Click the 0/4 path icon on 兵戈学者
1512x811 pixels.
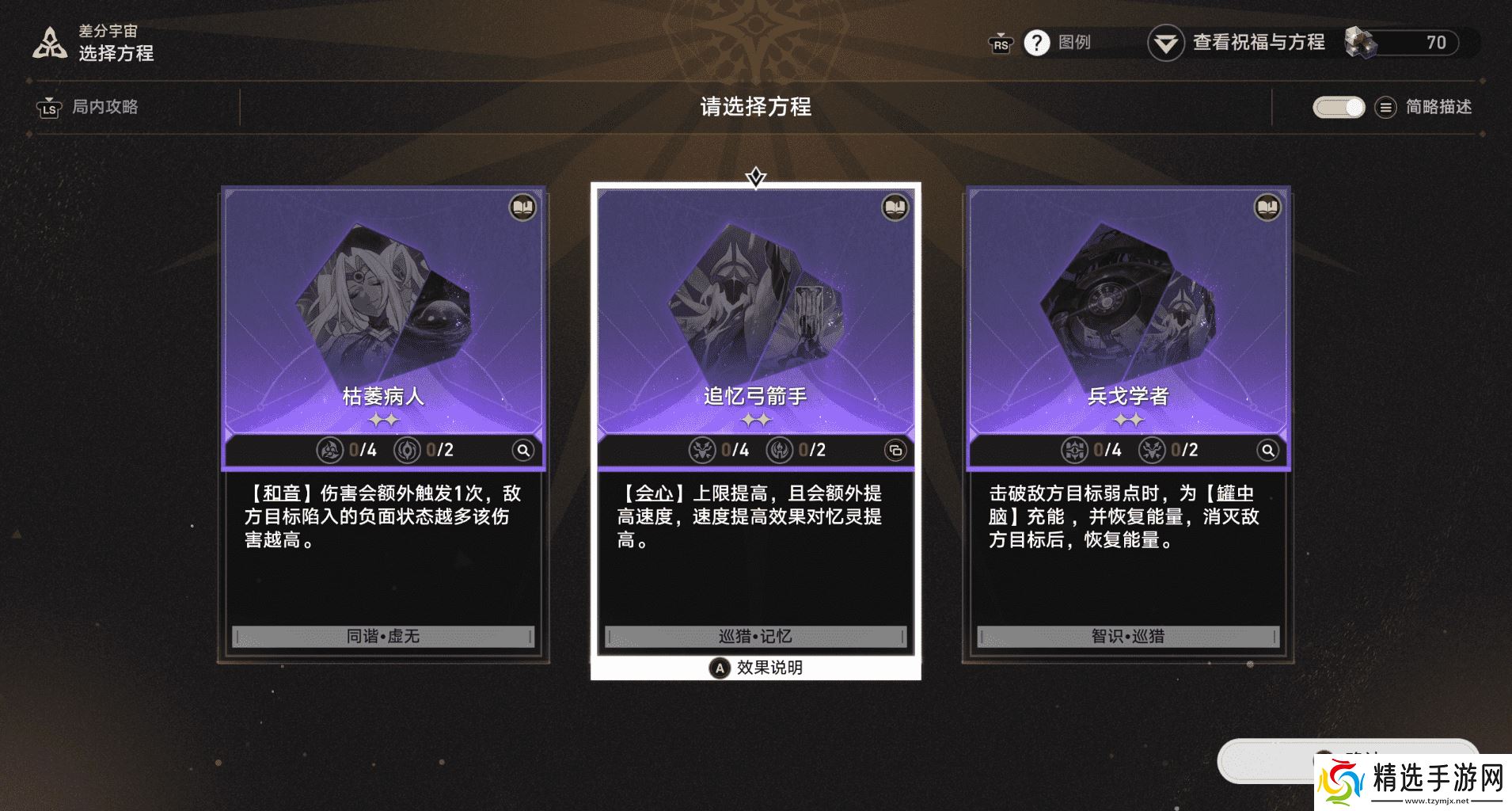[x=1075, y=449]
